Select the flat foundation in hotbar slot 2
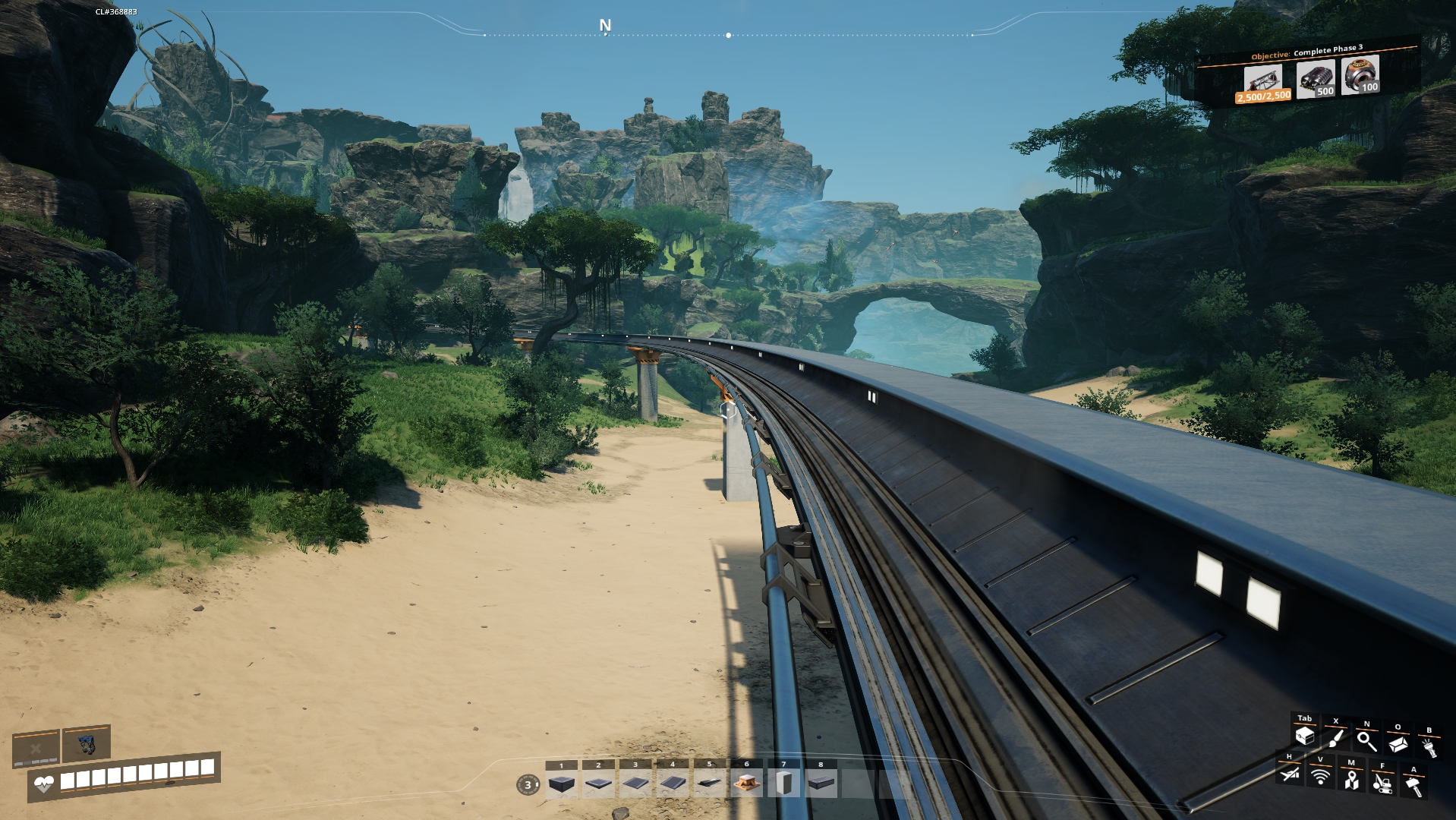Screen dimensions: 1456x820 tap(598, 784)
